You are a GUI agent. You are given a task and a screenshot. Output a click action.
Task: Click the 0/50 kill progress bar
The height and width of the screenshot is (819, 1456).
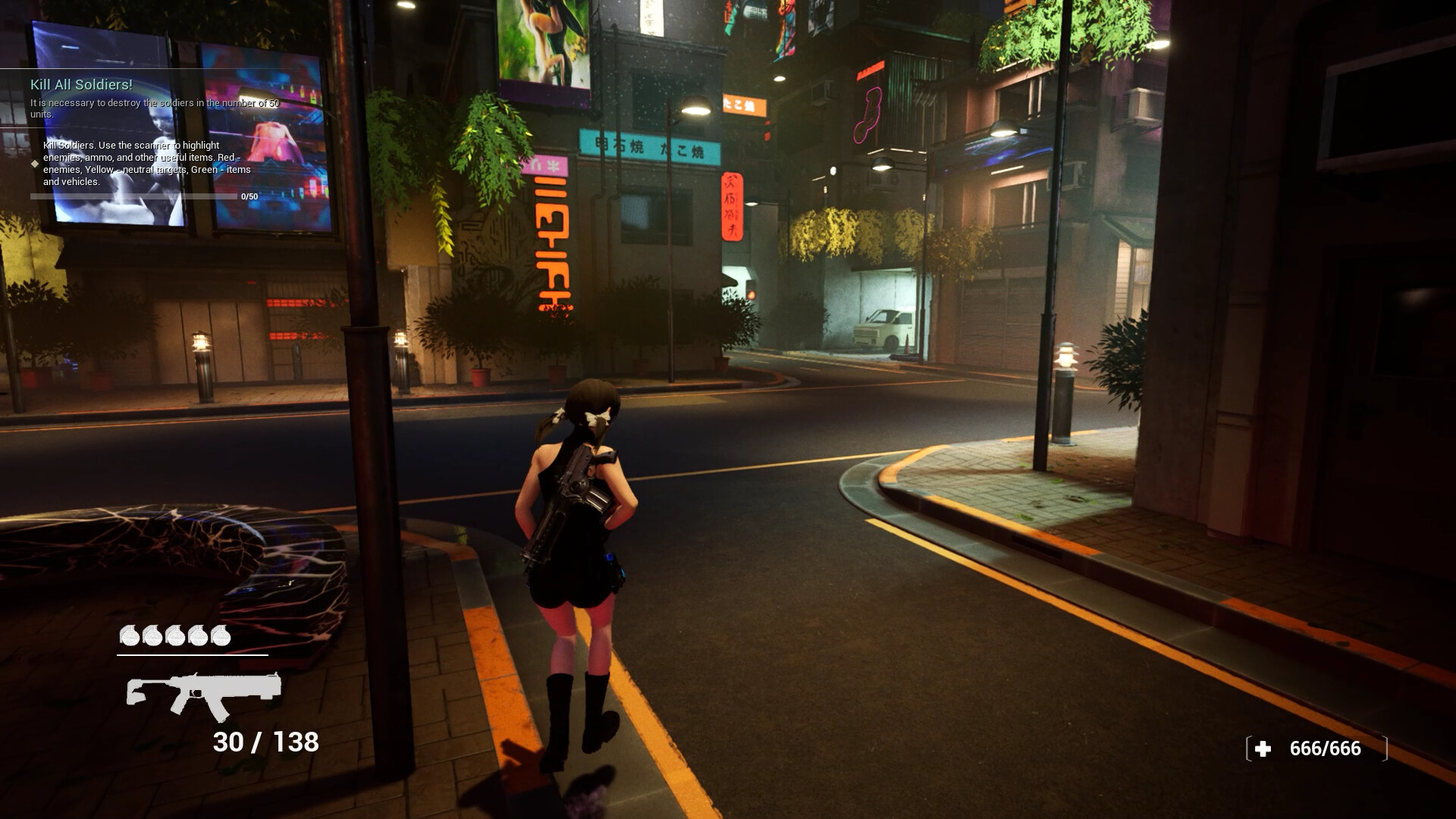[x=133, y=196]
